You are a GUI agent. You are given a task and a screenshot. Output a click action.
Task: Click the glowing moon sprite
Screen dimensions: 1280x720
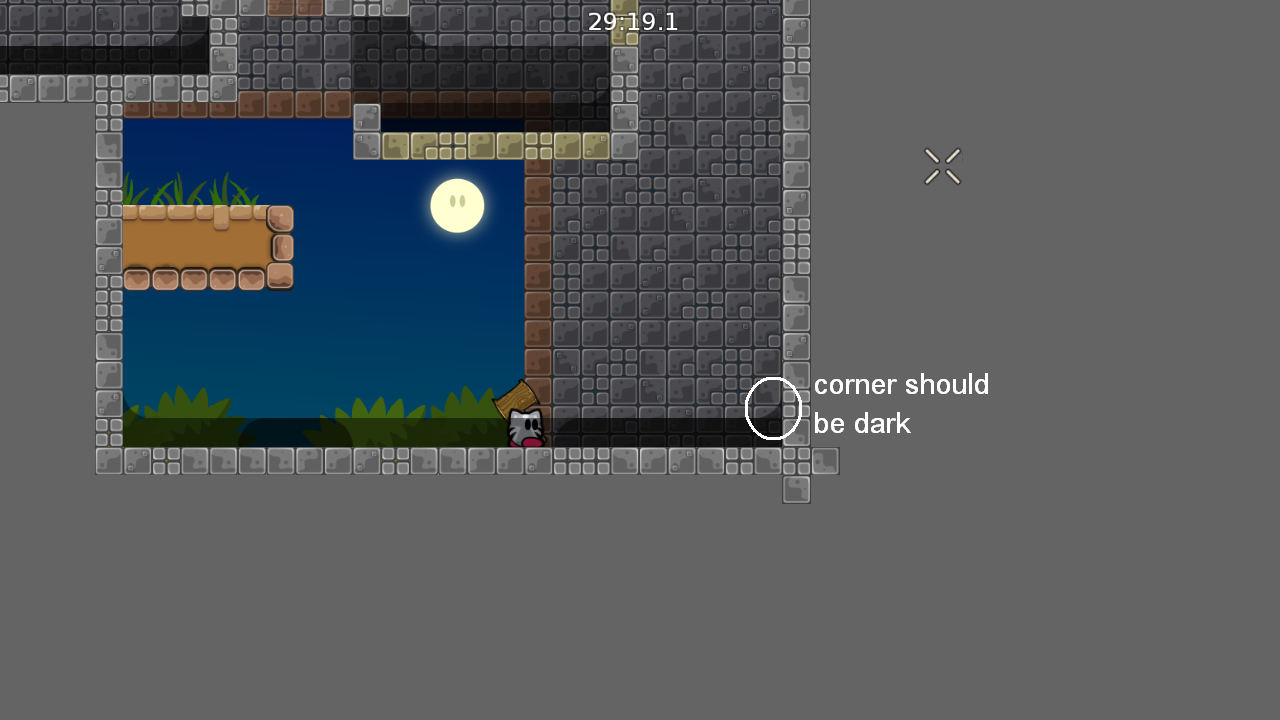[457, 205]
